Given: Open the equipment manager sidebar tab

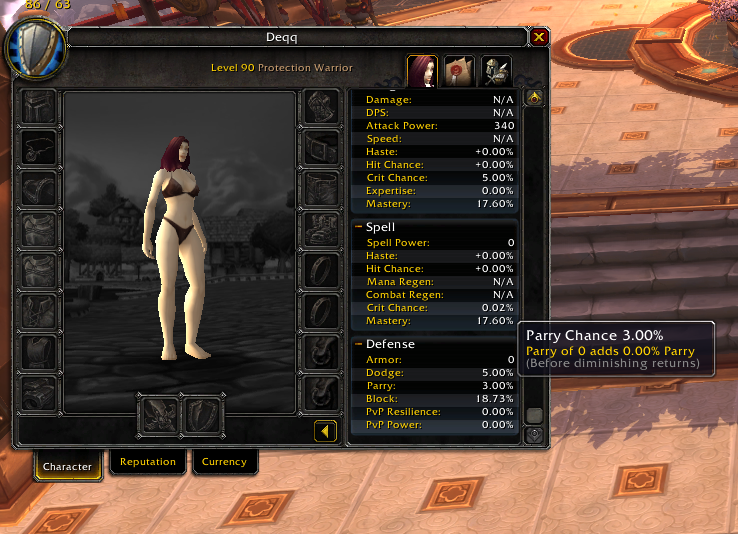Looking at the screenshot, I should tap(495, 70).
